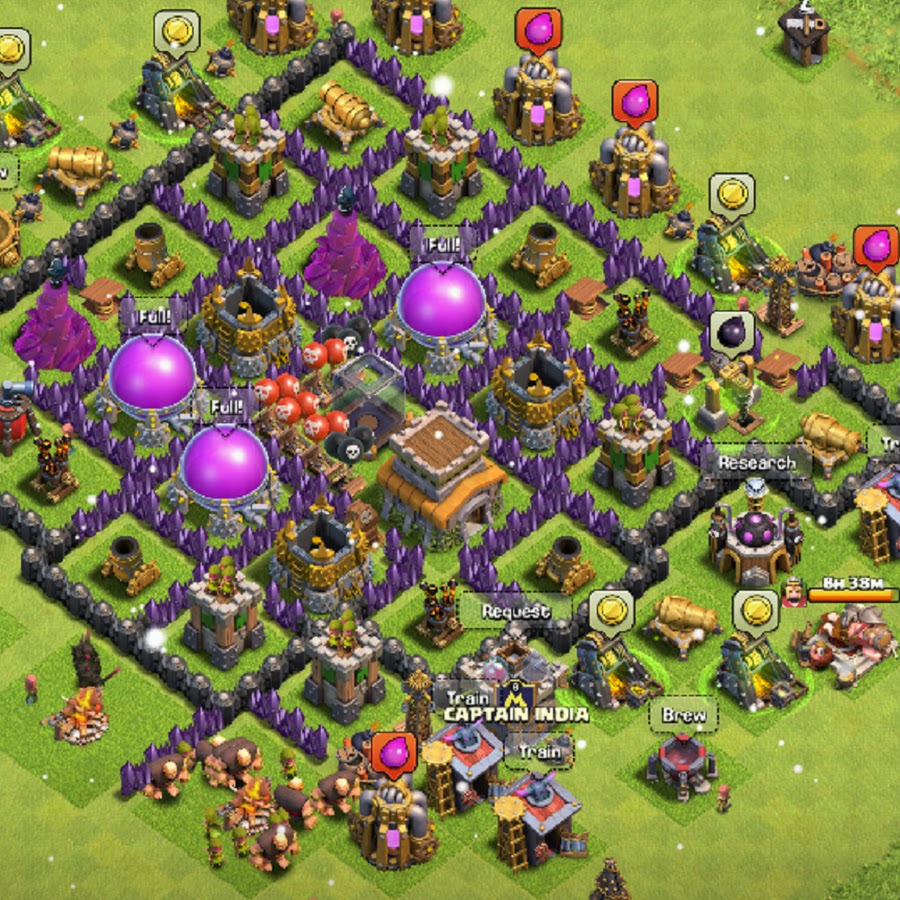This screenshot has width=900, height=900.
Task: Tap the Brew label above the spell factory
Action: [x=683, y=715]
